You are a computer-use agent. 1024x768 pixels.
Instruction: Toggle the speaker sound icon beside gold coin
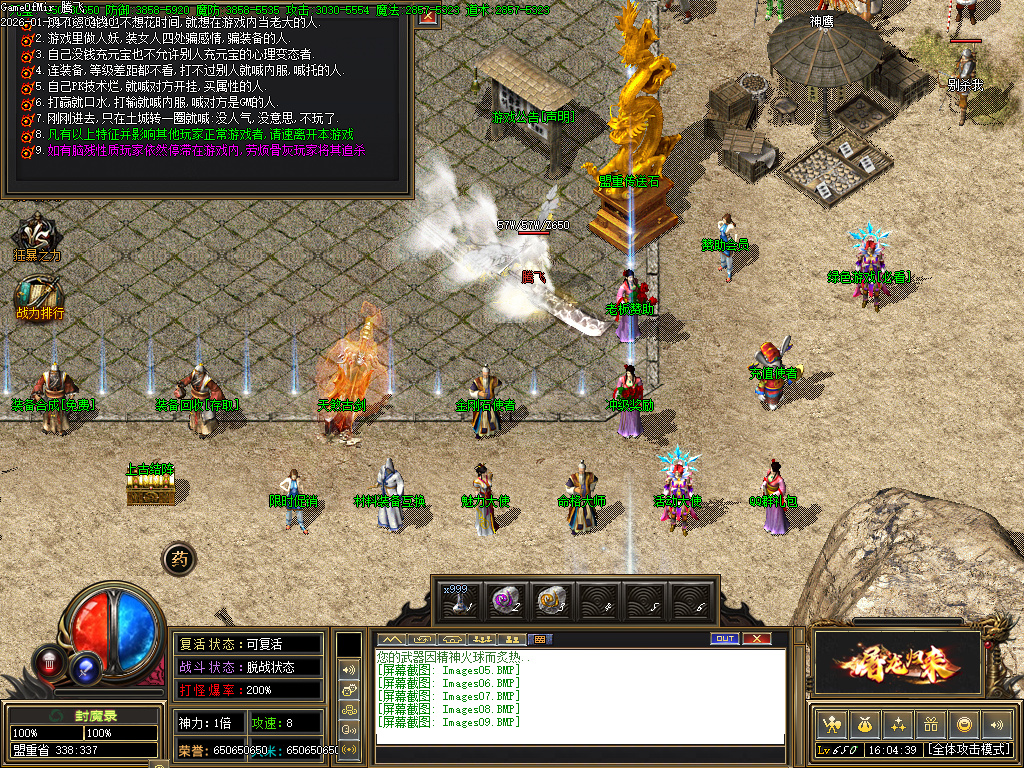tap(996, 724)
